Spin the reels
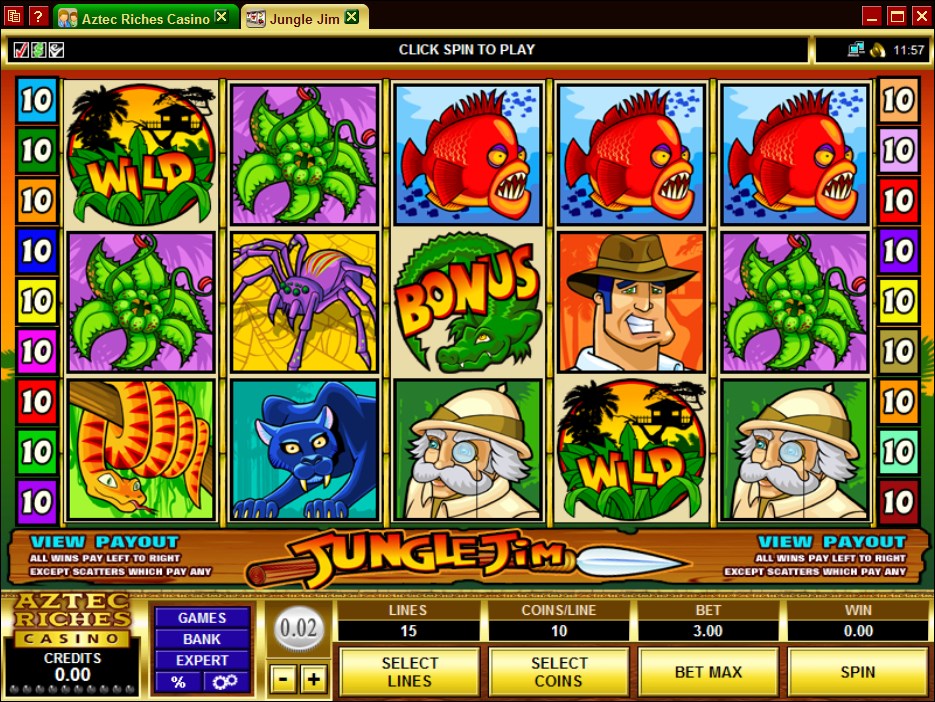This screenshot has height=702, width=935. (x=857, y=672)
